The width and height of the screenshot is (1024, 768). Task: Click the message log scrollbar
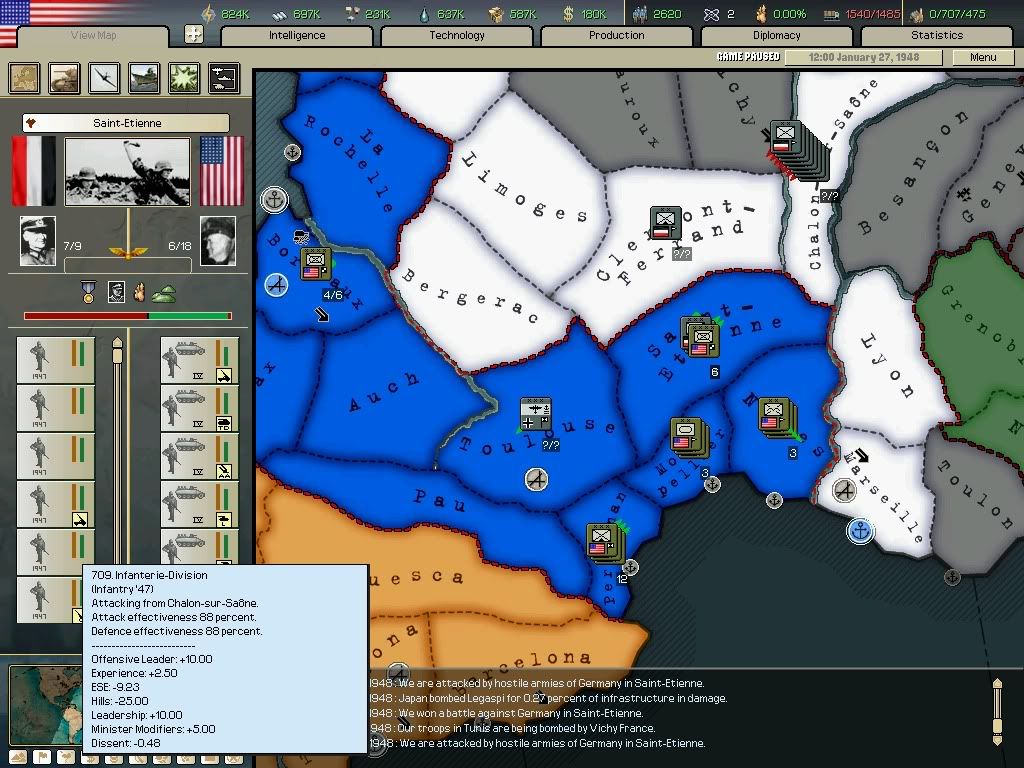pos(996,711)
